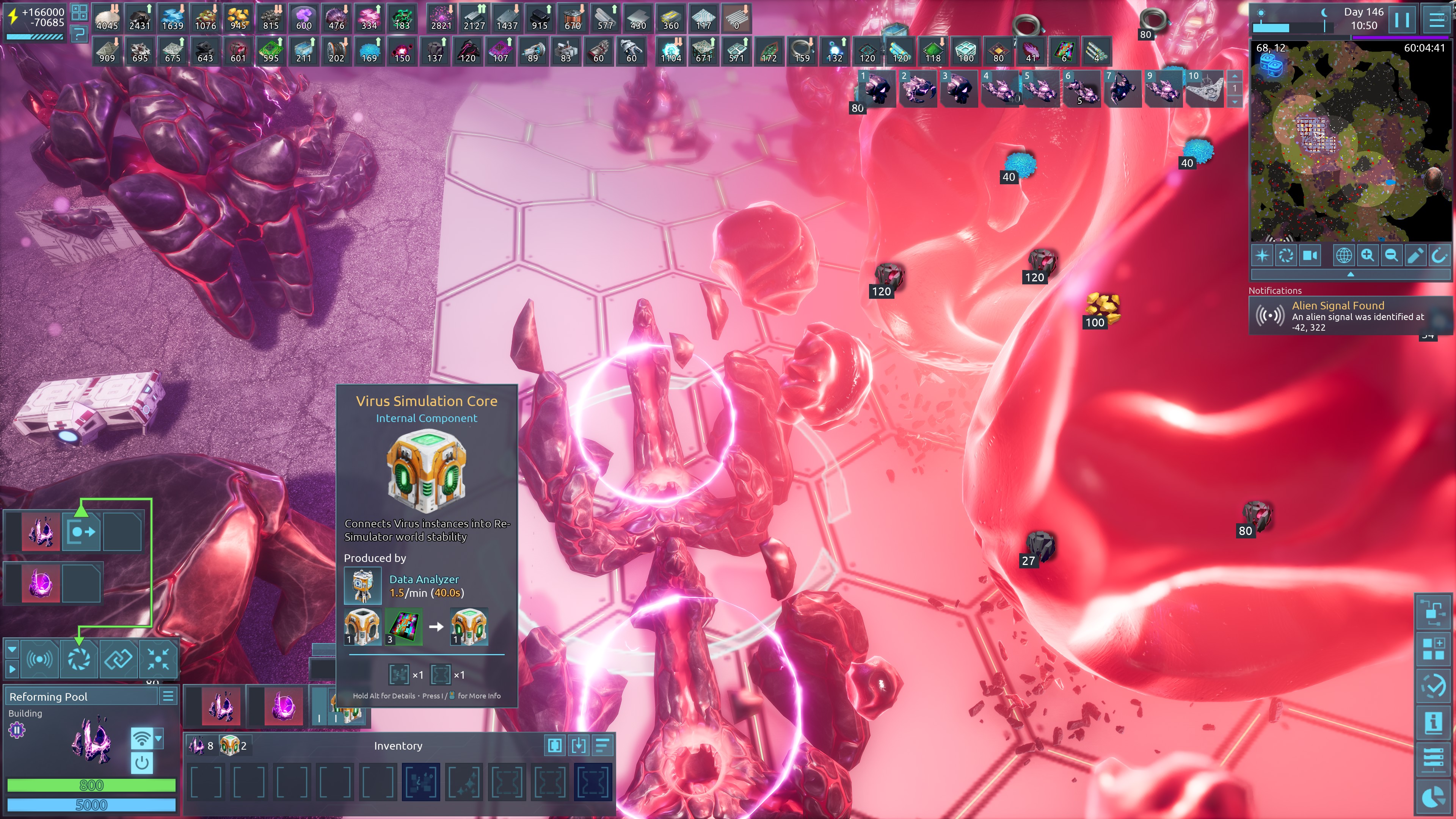Collapse the minimap with the arrow bar
The height and width of the screenshot is (819, 1456).
[1350, 275]
